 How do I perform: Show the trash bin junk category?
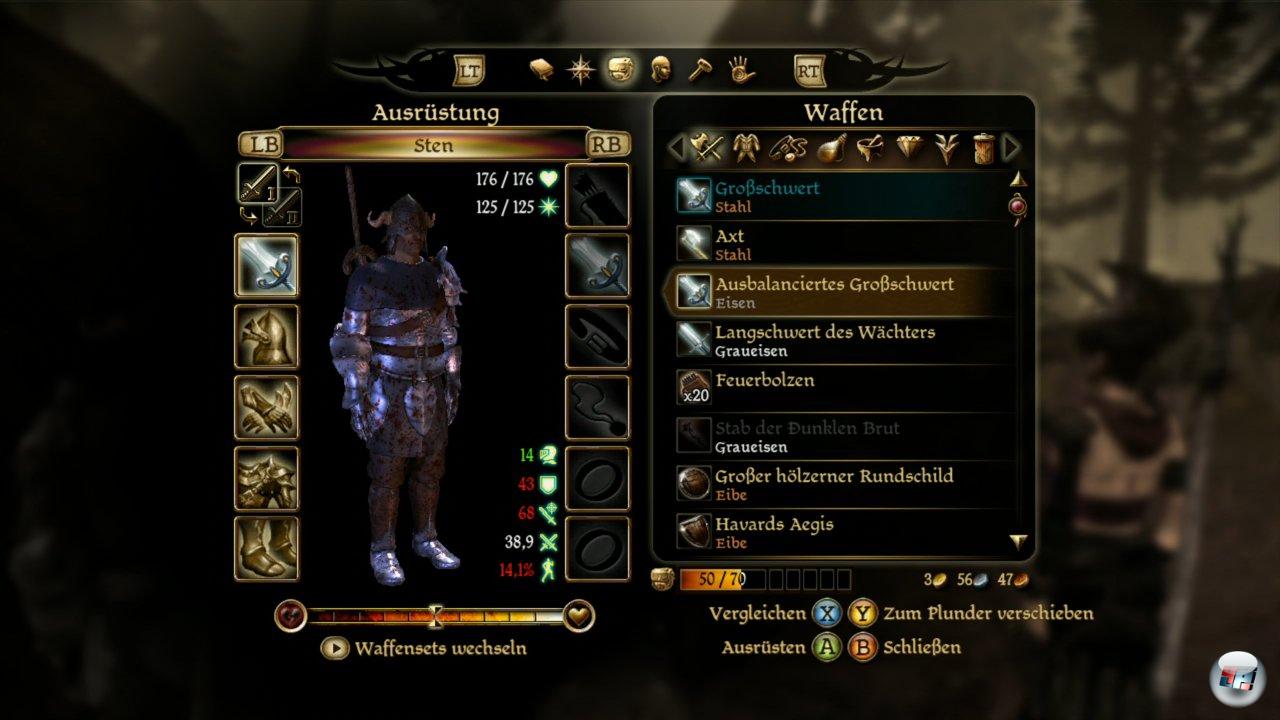tap(984, 149)
